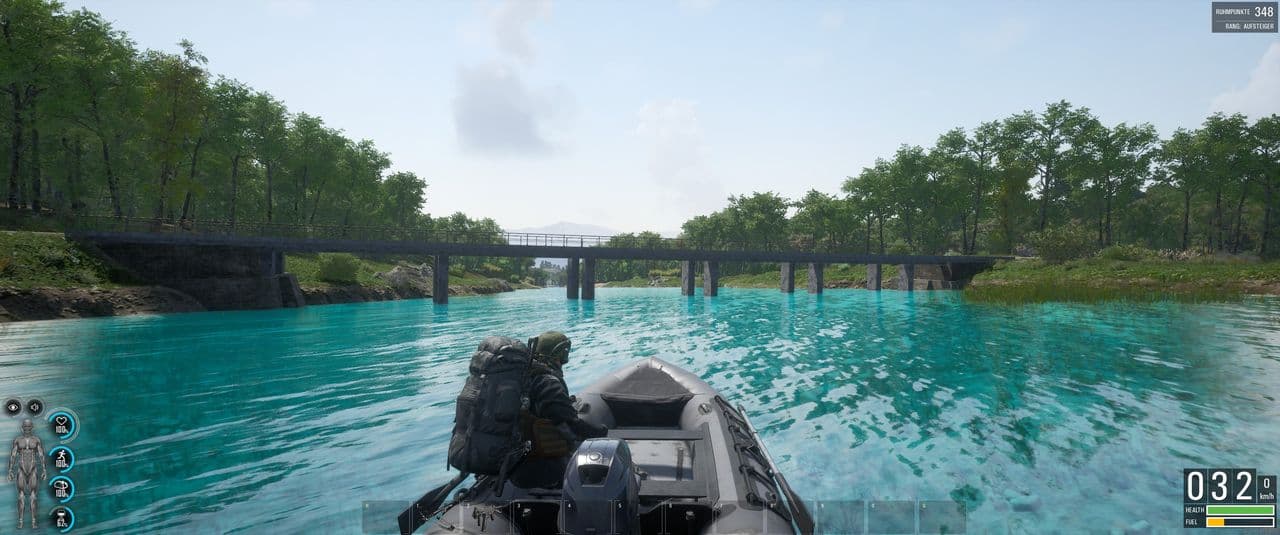1280x535 pixels.
Task: Toggle the eye visibility icon
Action: [13, 407]
